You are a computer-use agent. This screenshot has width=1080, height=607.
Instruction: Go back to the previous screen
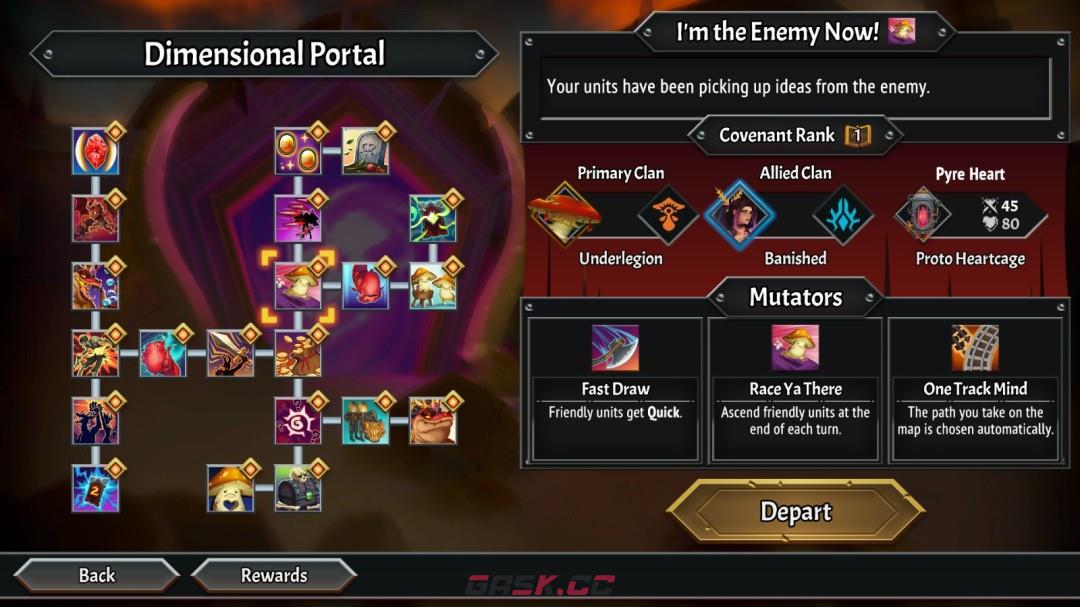[97, 575]
